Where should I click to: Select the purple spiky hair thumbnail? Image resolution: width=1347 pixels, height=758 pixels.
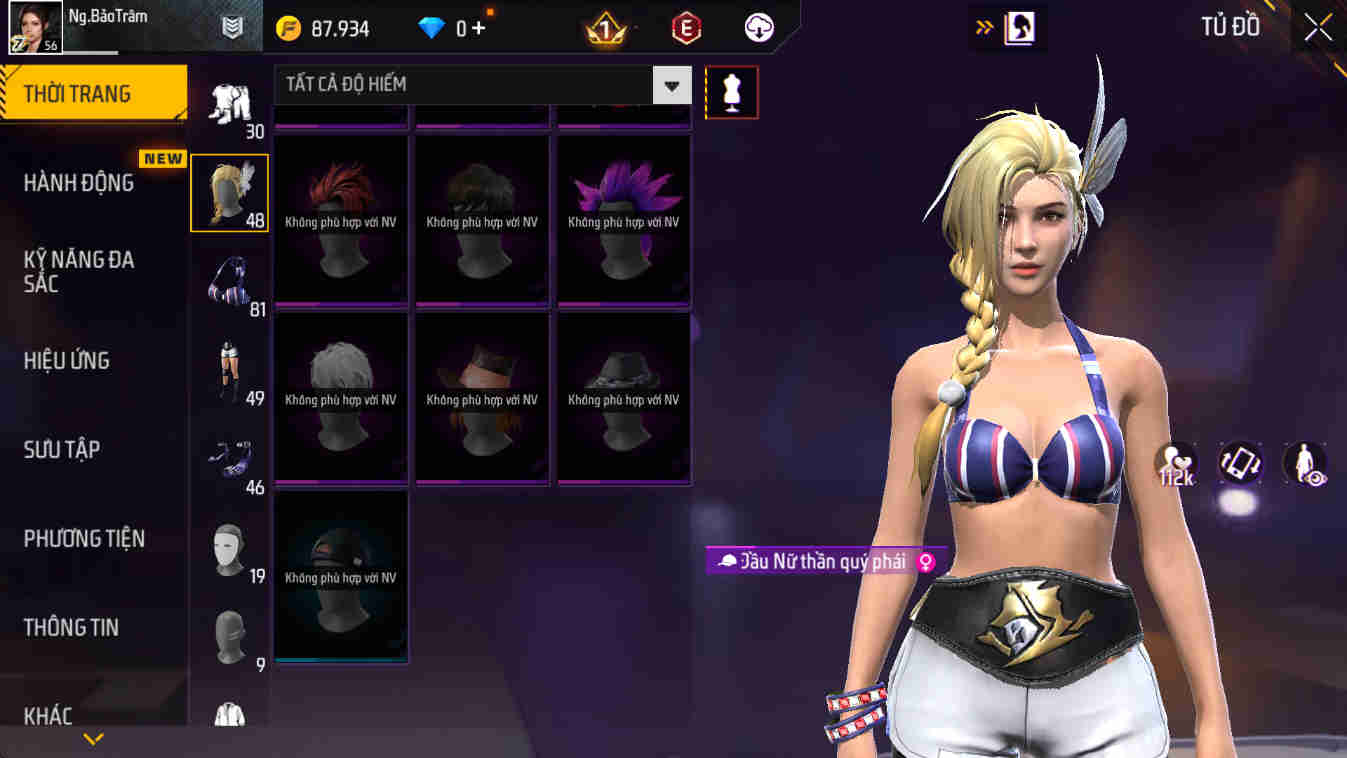[622, 220]
